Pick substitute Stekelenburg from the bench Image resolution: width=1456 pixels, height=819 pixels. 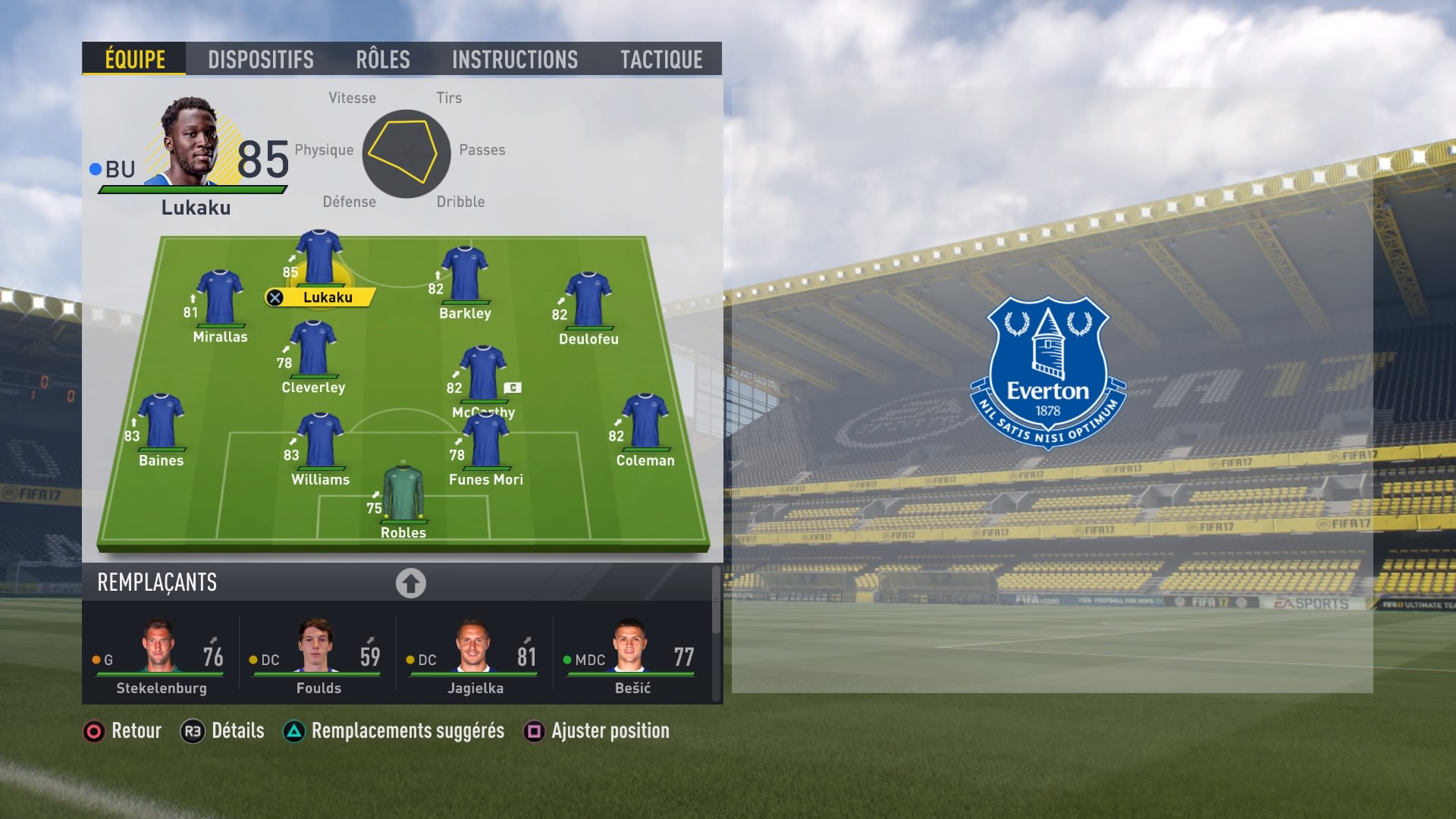(x=161, y=657)
